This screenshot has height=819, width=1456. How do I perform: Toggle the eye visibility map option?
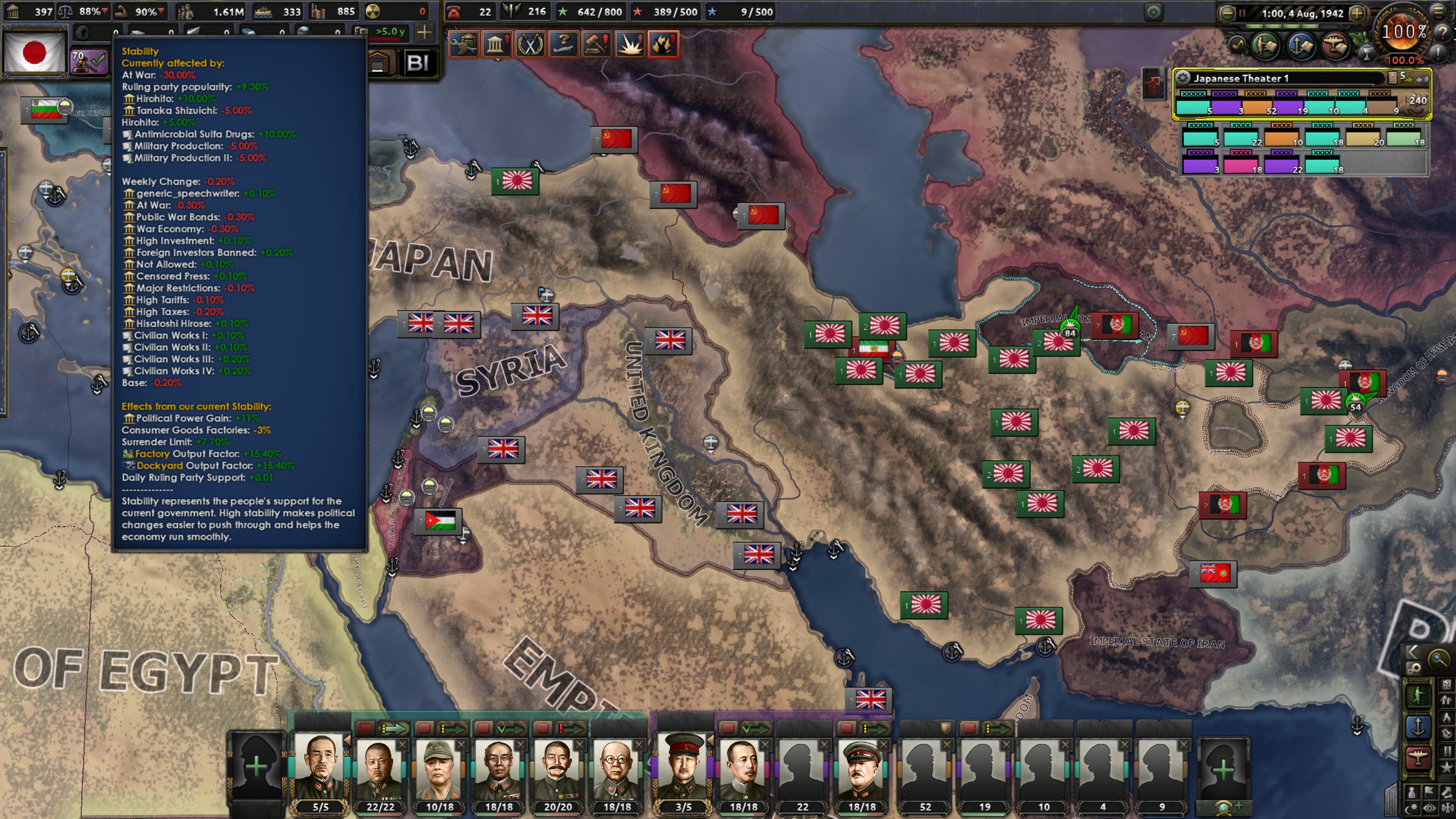pyautogui.click(x=1429, y=808)
